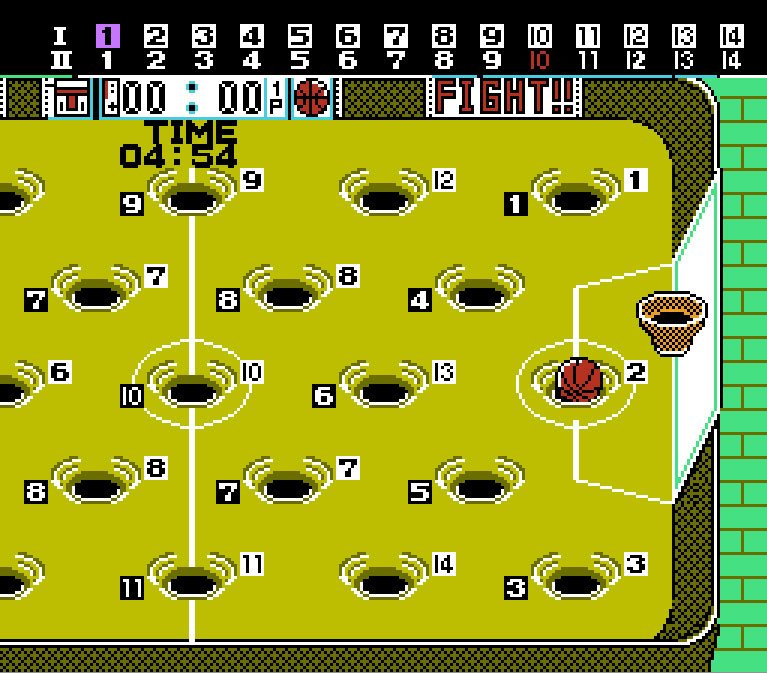Choose the hole numbered 9
767x674 pixels.
tap(191, 196)
